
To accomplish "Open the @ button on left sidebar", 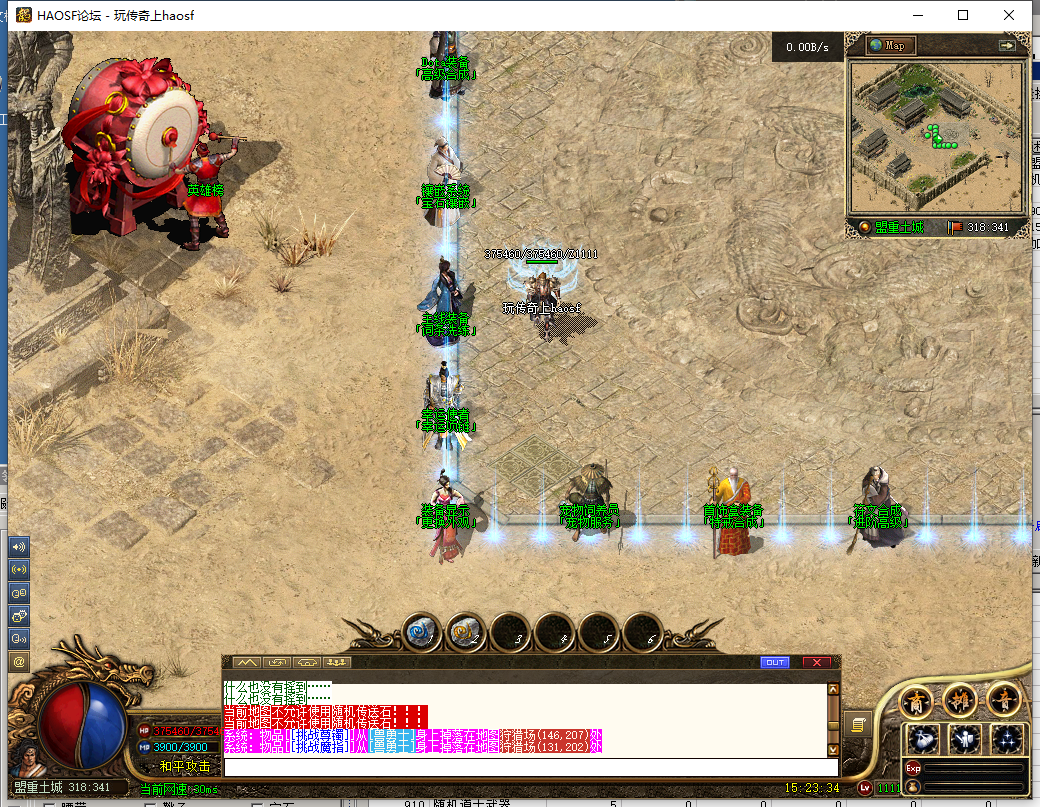I will [19, 661].
